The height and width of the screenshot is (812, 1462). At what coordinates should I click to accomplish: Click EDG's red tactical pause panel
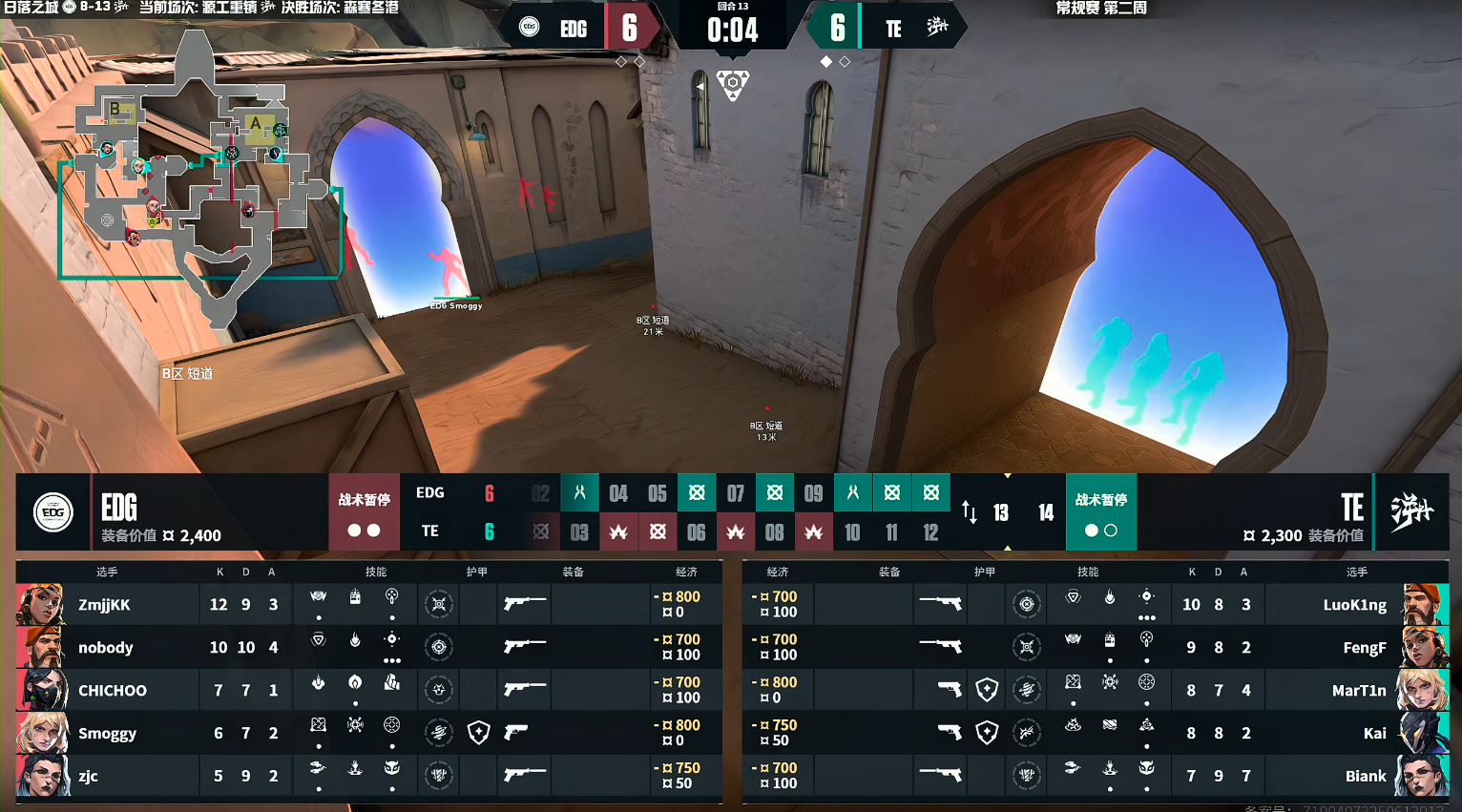pyautogui.click(x=364, y=512)
